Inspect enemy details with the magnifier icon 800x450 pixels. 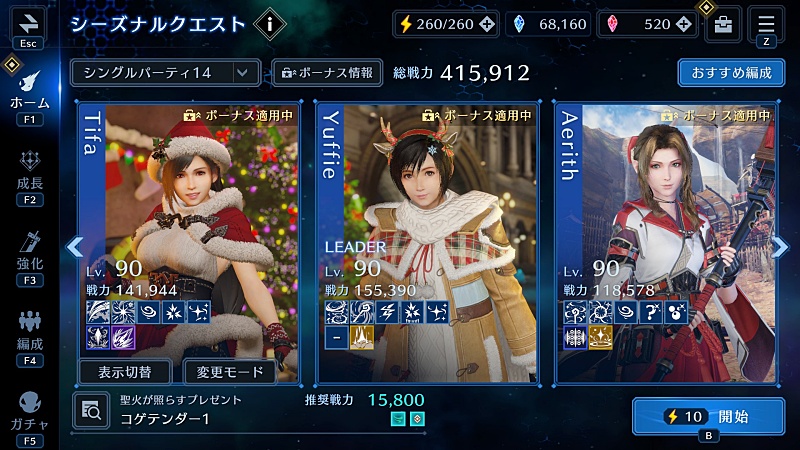point(91,408)
